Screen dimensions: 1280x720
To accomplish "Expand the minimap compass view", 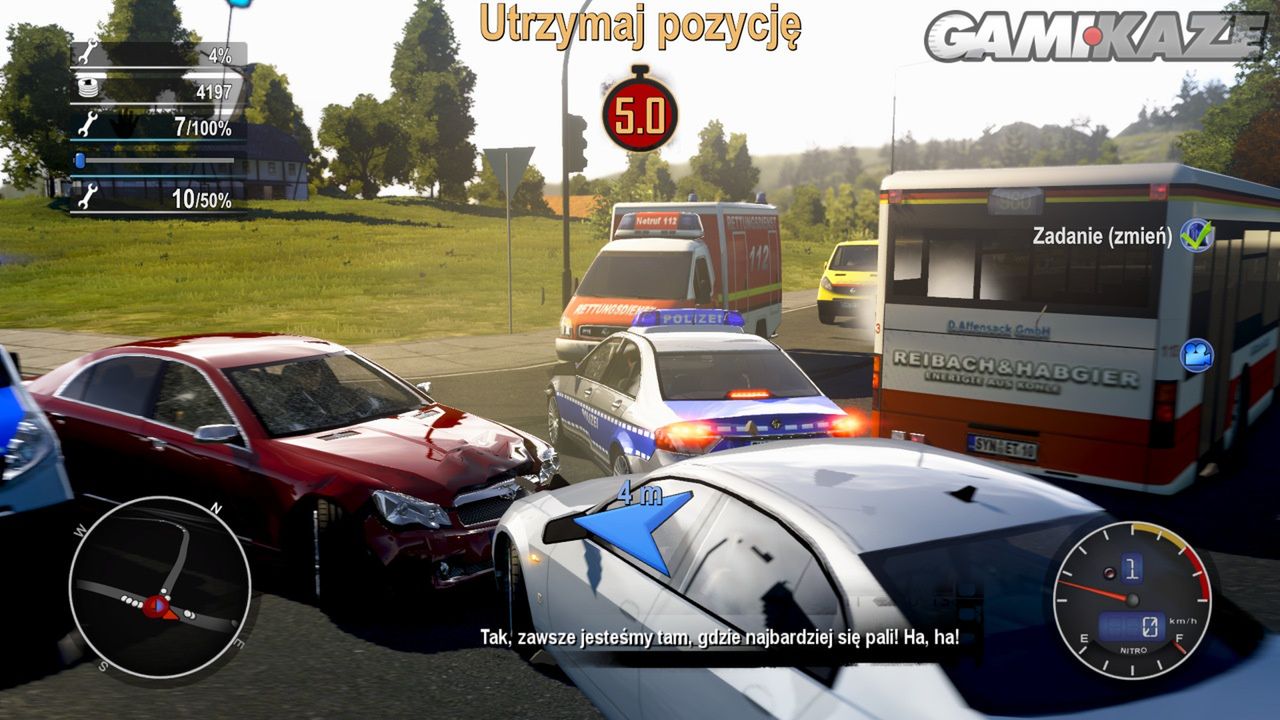I will tap(160, 588).
